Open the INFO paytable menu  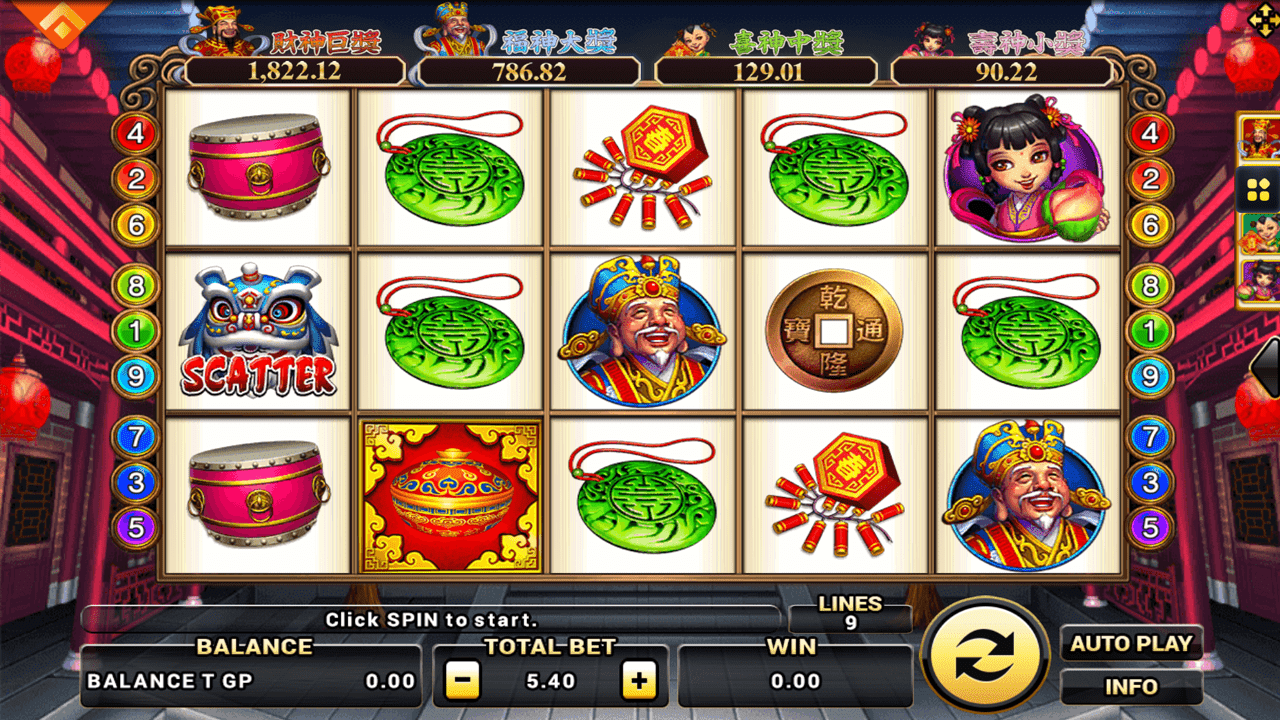tap(1131, 687)
